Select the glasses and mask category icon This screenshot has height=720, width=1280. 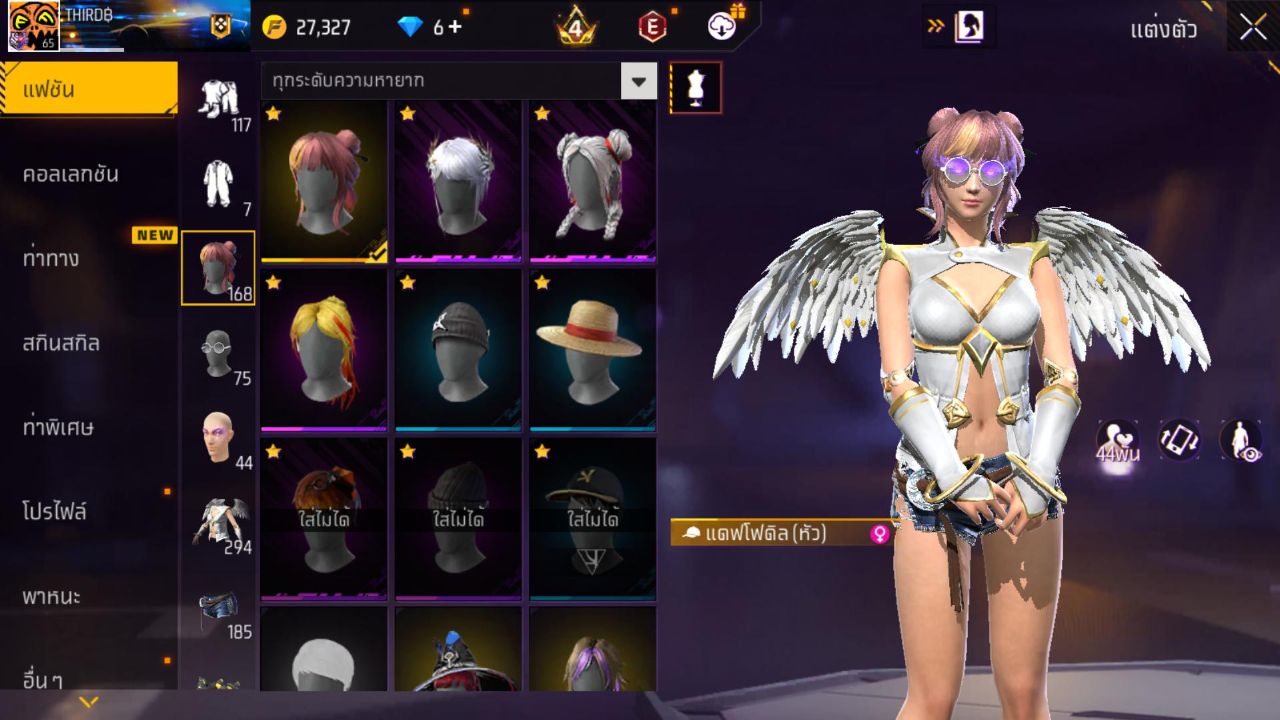218,354
